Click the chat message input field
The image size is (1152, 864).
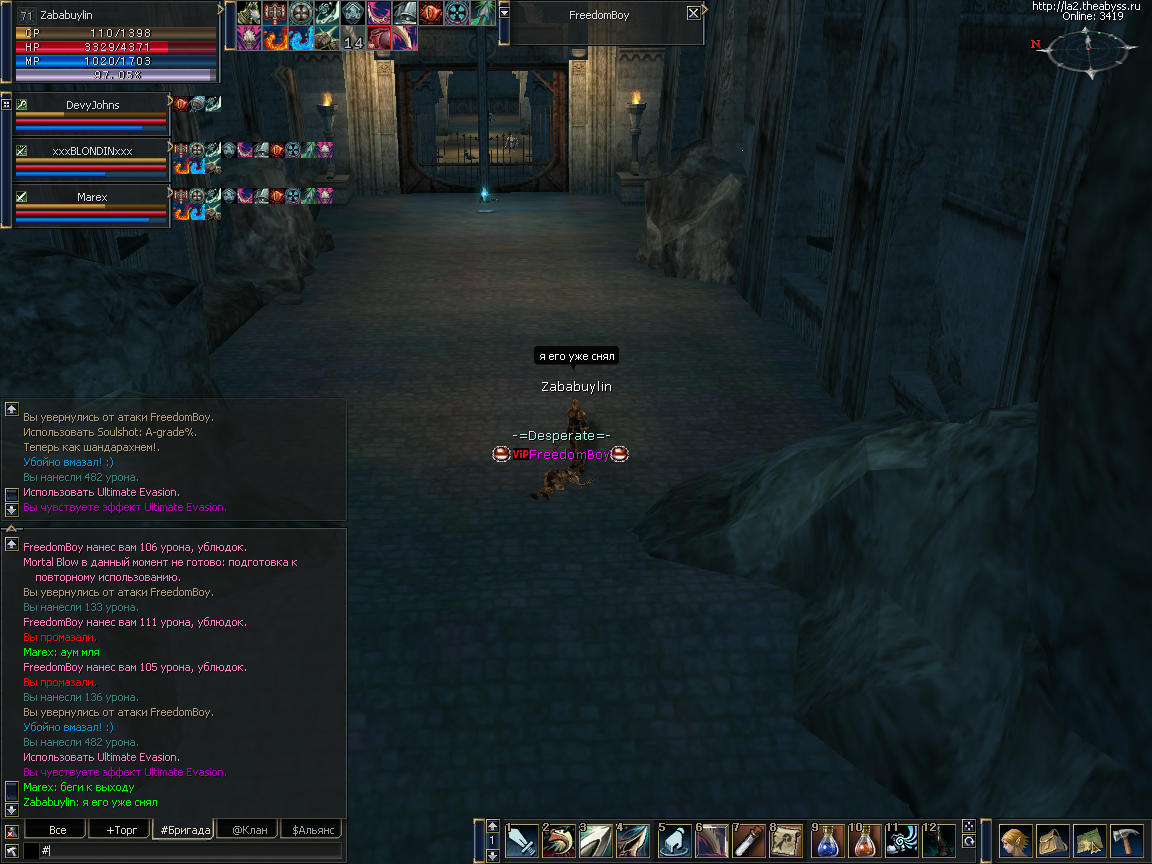[190, 850]
